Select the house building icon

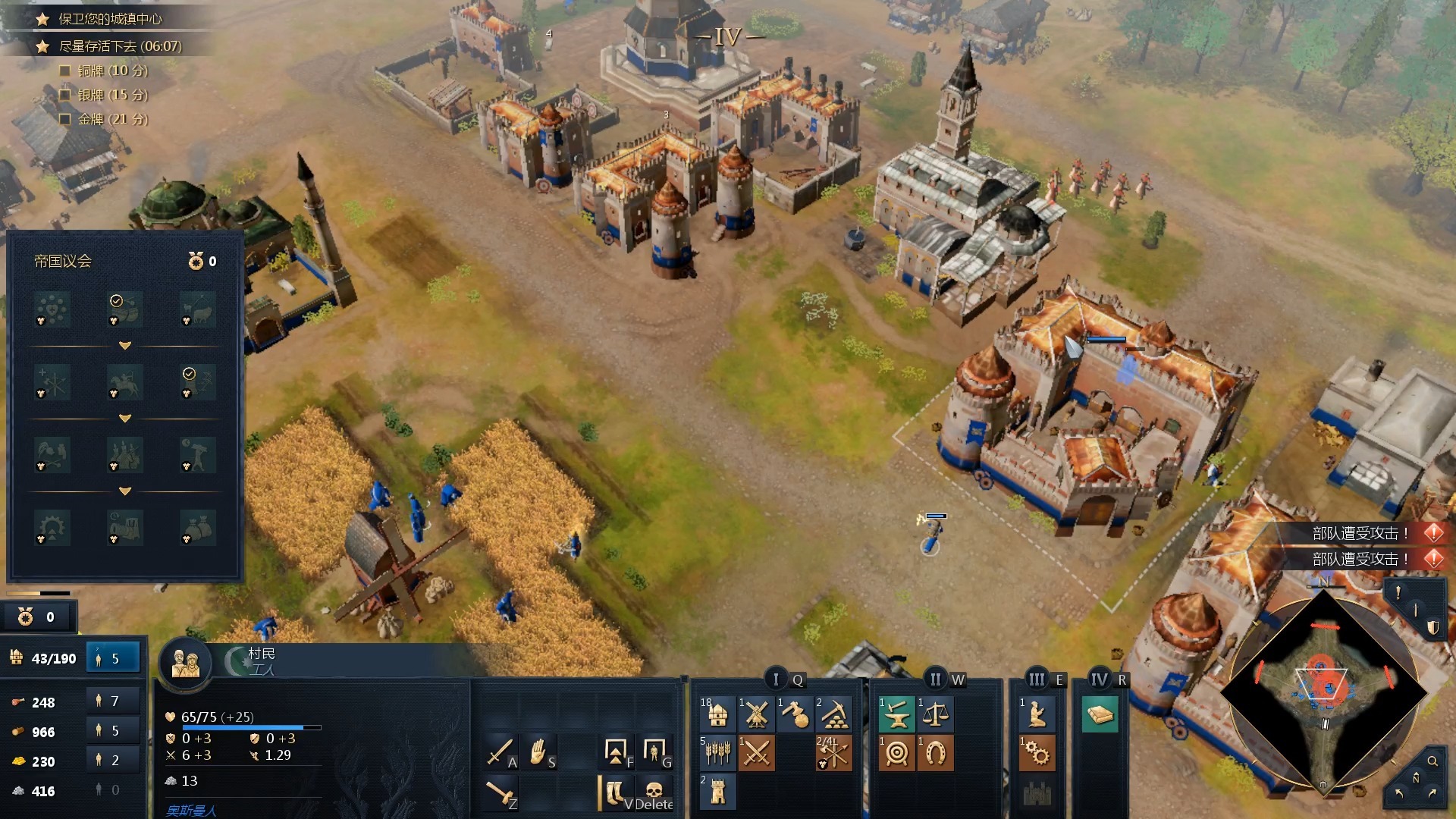tap(717, 714)
